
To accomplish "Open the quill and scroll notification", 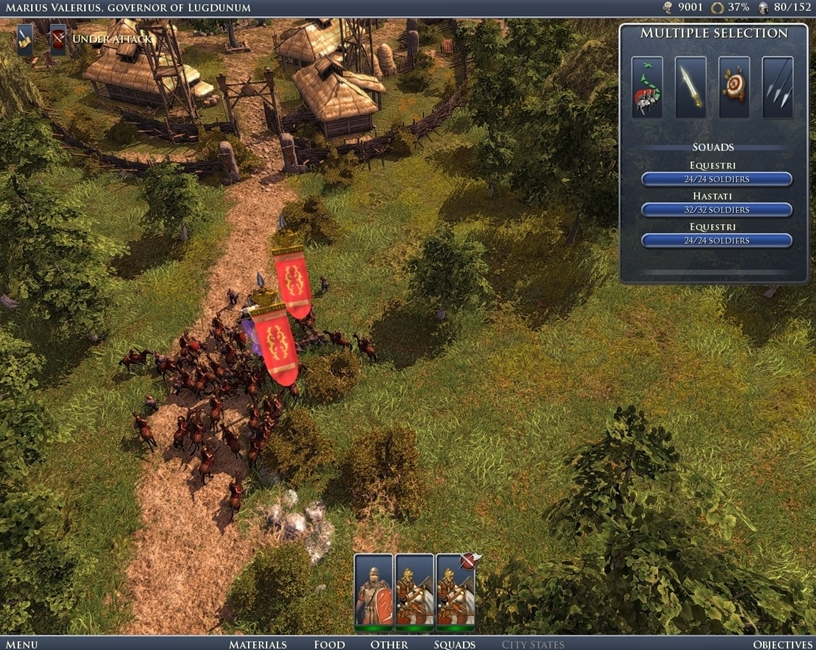I will [26, 38].
